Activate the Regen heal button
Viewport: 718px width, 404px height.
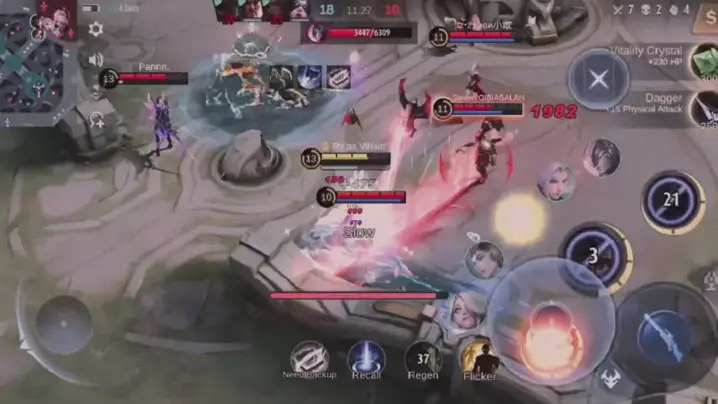(x=423, y=358)
